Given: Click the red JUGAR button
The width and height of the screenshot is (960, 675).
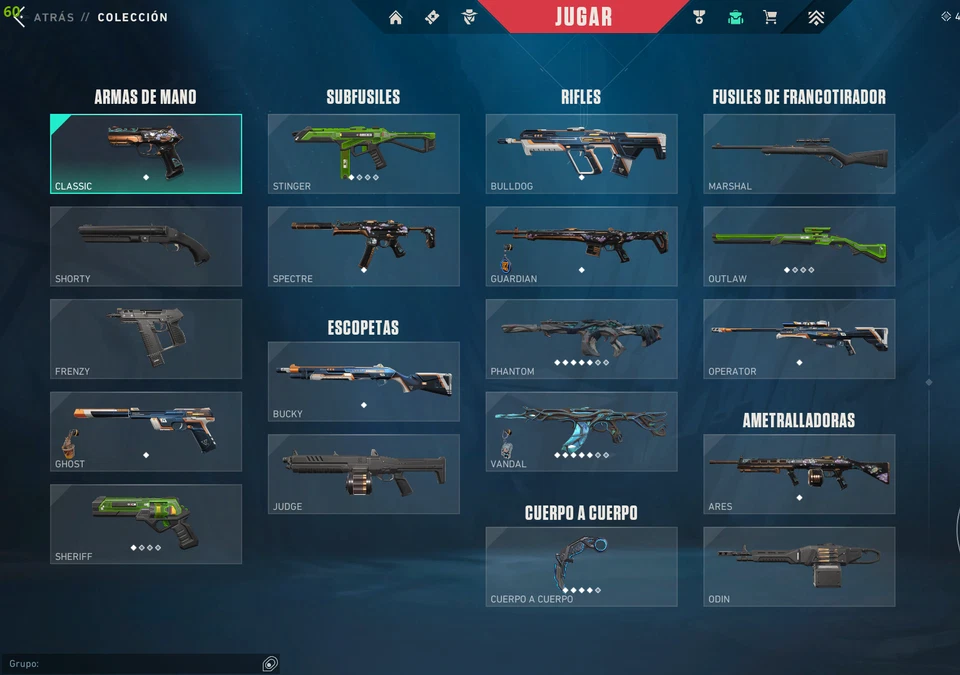Looking at the screenshot, I should click(583, 17).
